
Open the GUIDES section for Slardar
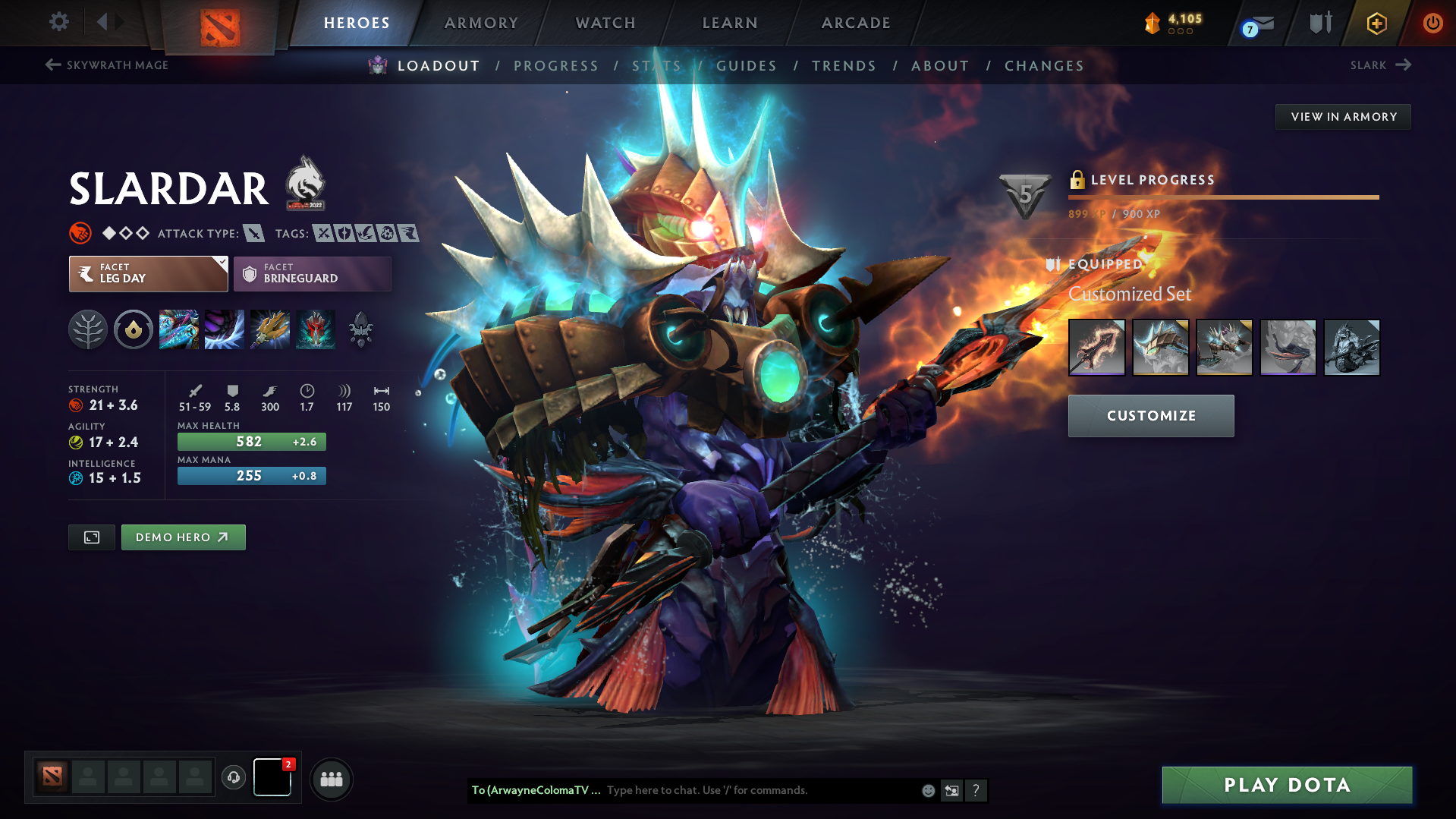click(747, 66)
